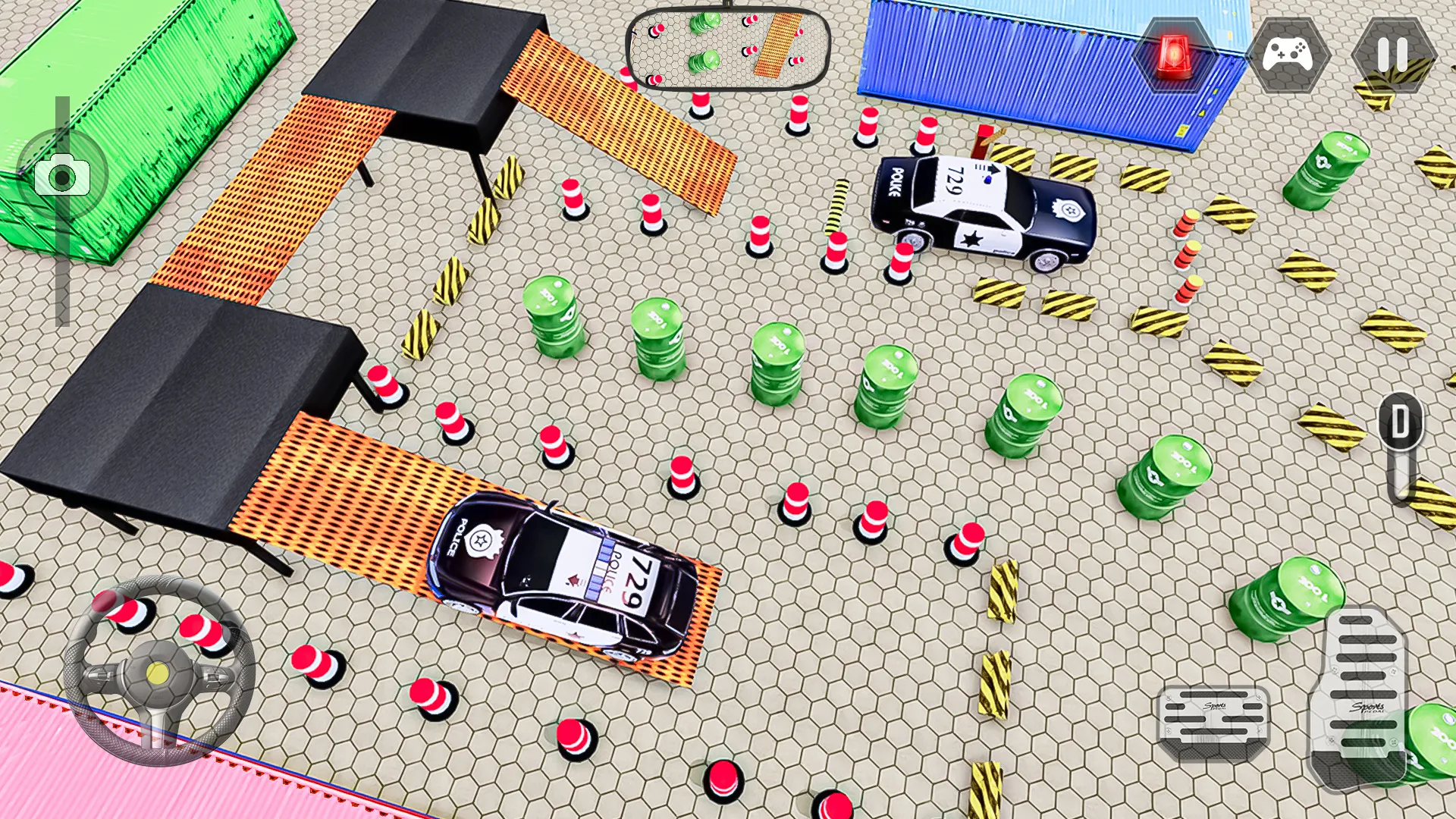
Task: Switch the camera view
Action: (x=62, y=176)
